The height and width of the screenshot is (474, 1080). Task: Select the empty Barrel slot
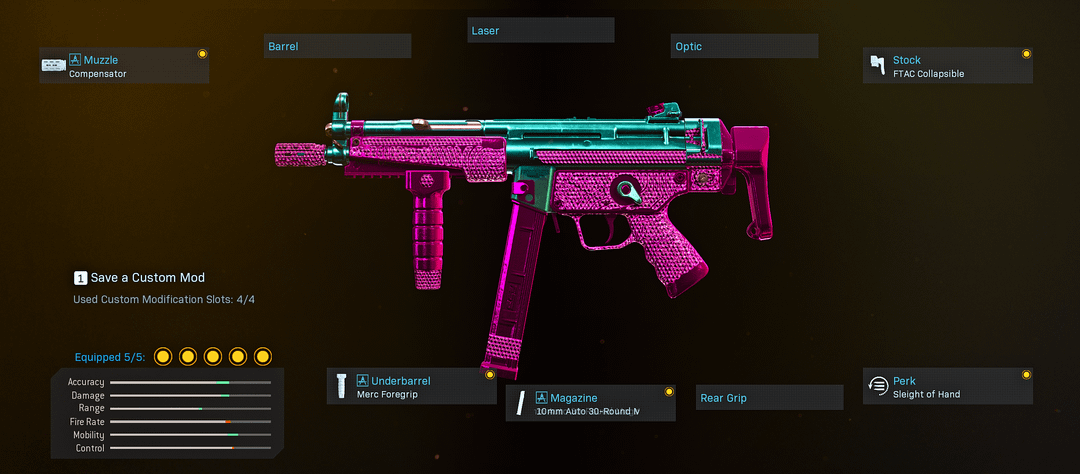tap(337, 46)
